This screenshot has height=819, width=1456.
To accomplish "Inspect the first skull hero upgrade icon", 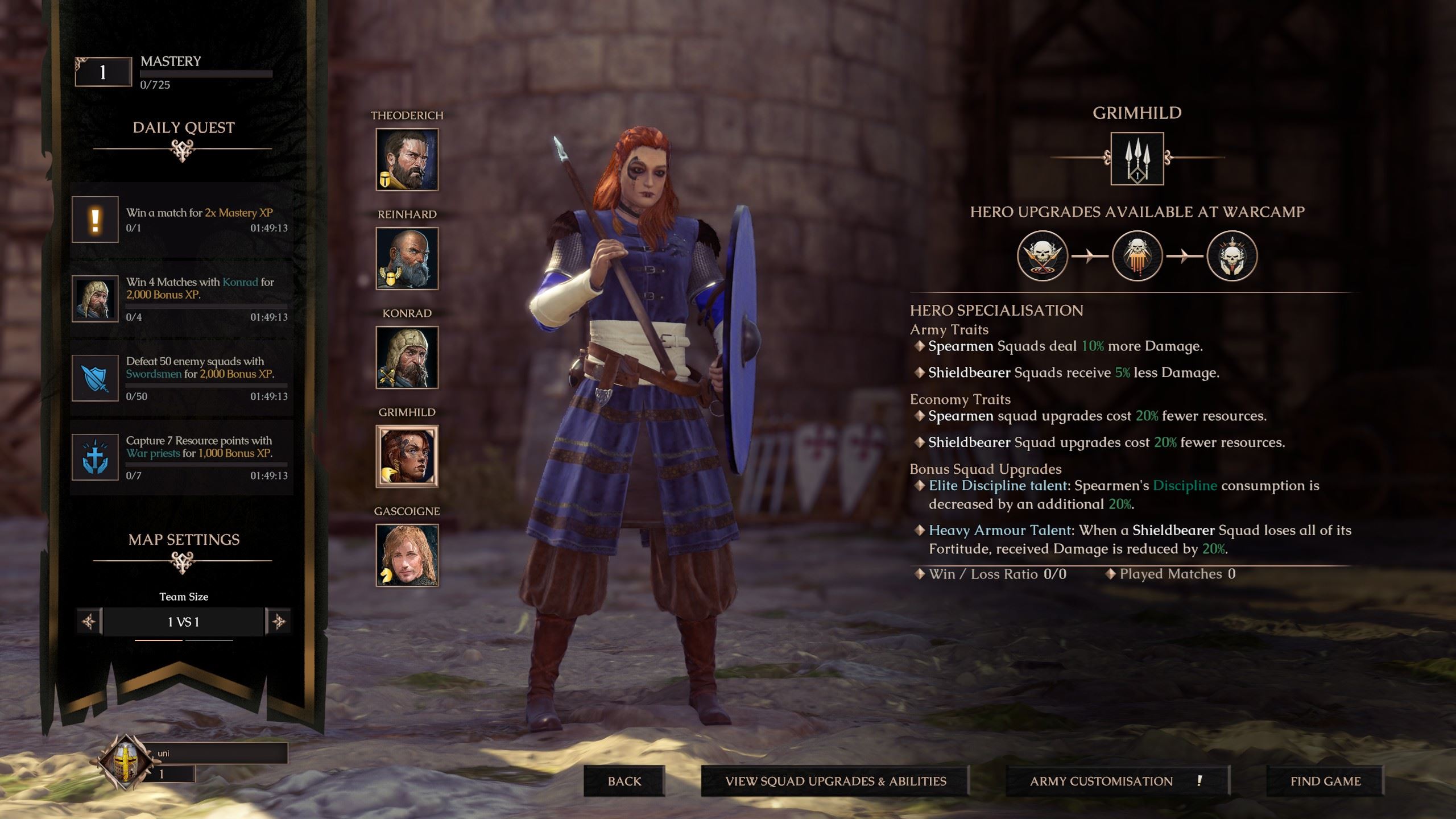I will [x=1042, y=256].
